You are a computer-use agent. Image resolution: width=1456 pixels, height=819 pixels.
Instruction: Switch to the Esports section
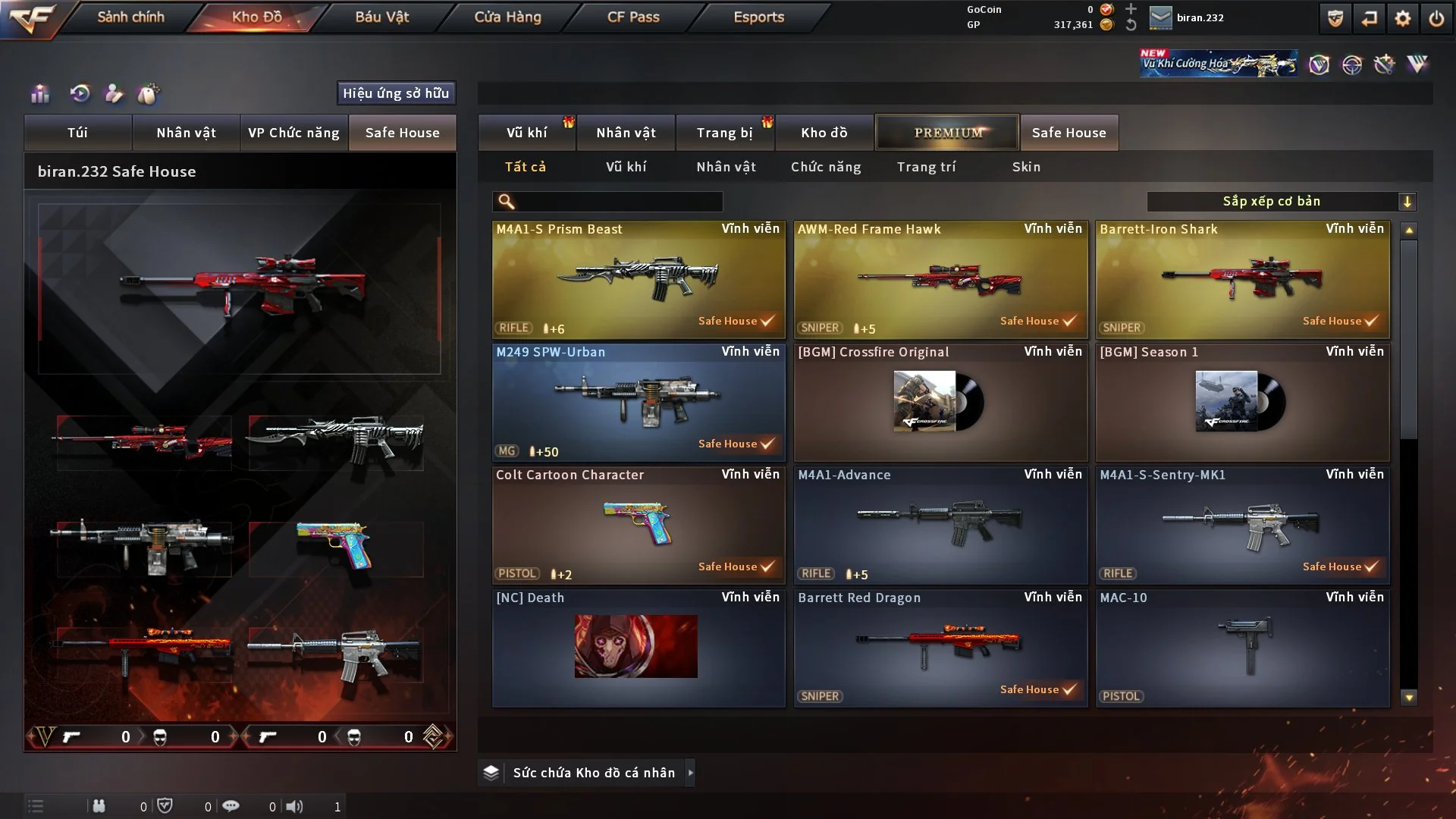click(x=758, y=17)
